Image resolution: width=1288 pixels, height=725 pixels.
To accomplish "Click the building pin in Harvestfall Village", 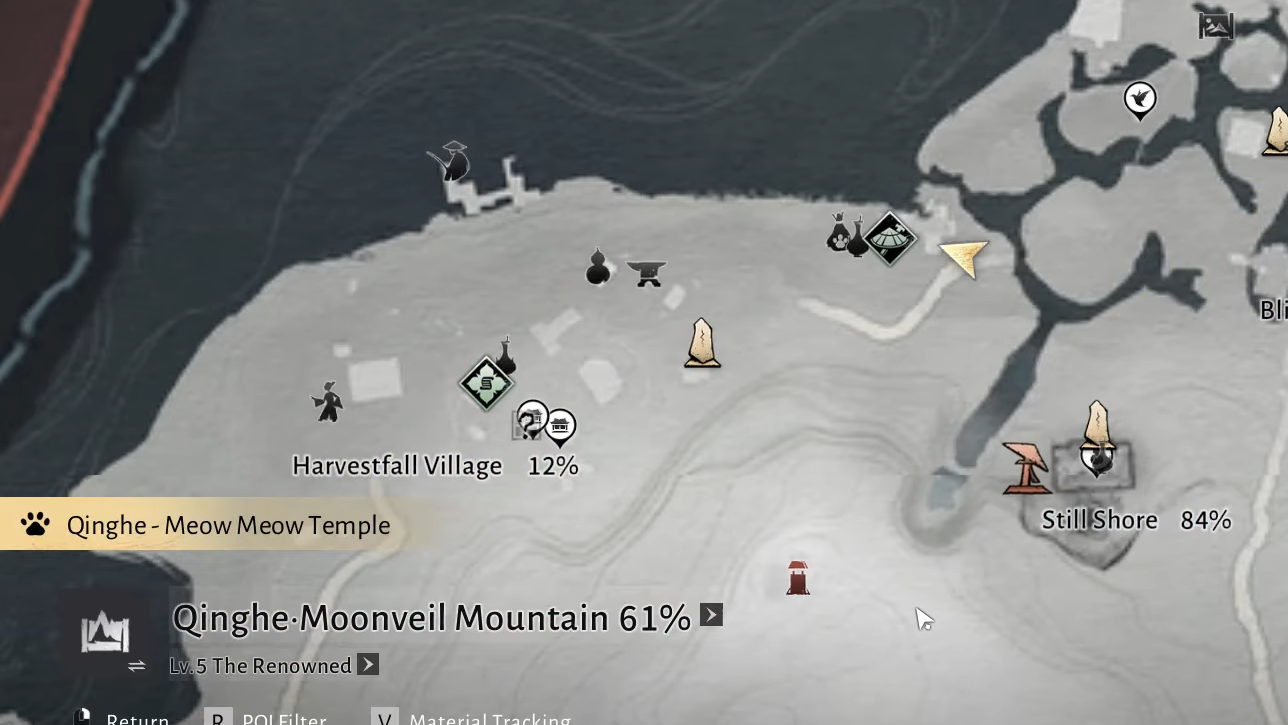I will click(560, 426).
